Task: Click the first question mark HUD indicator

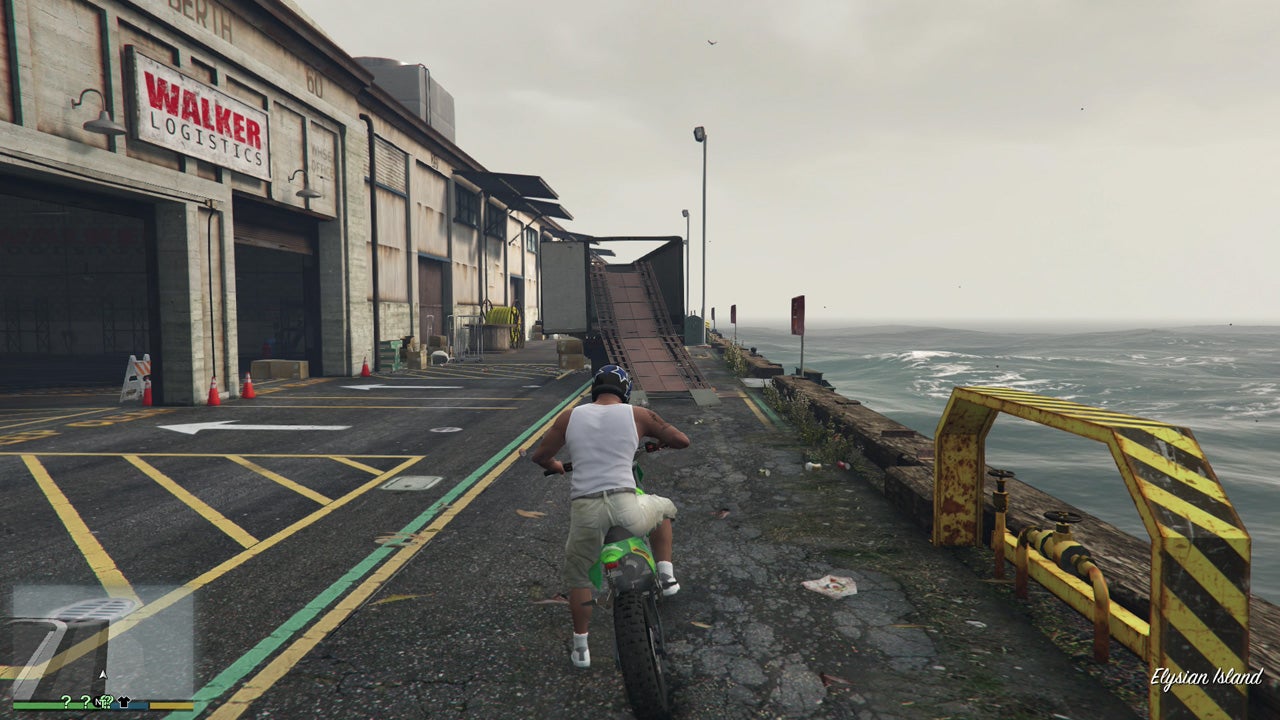Action: [66, 700]
